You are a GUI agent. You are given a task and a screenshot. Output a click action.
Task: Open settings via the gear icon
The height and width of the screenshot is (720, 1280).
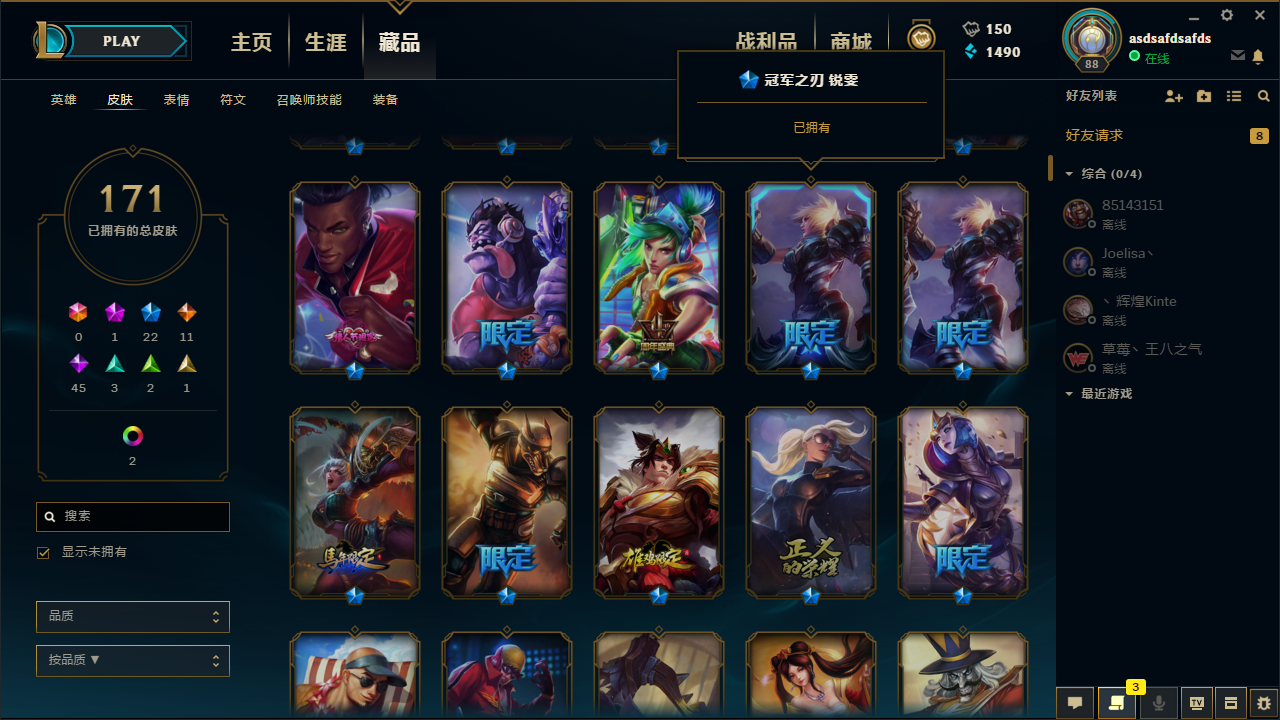[1226, 16]
